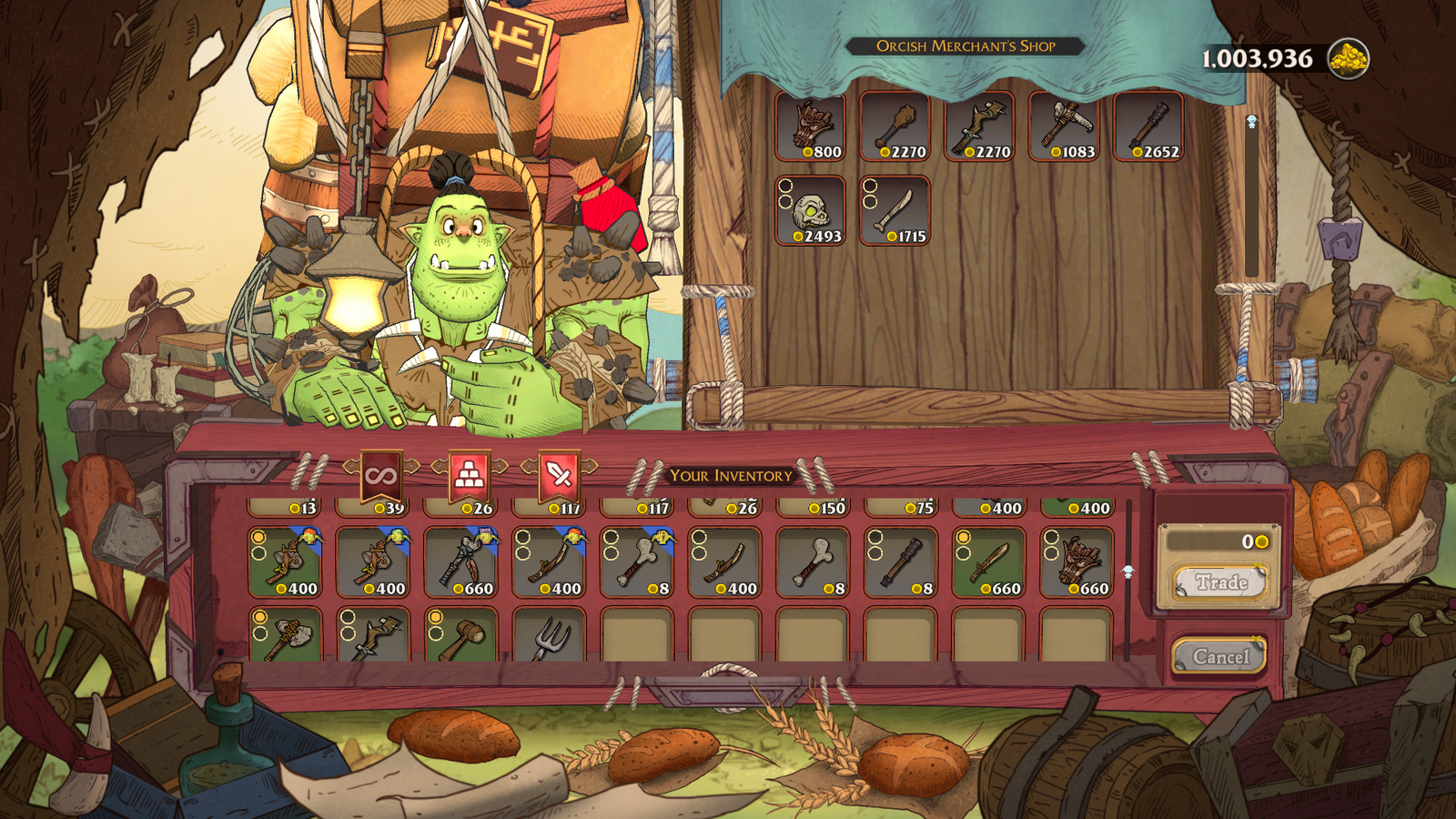Click the Trade button
The image size is (1456, 819).
(x=1220, y=582)
